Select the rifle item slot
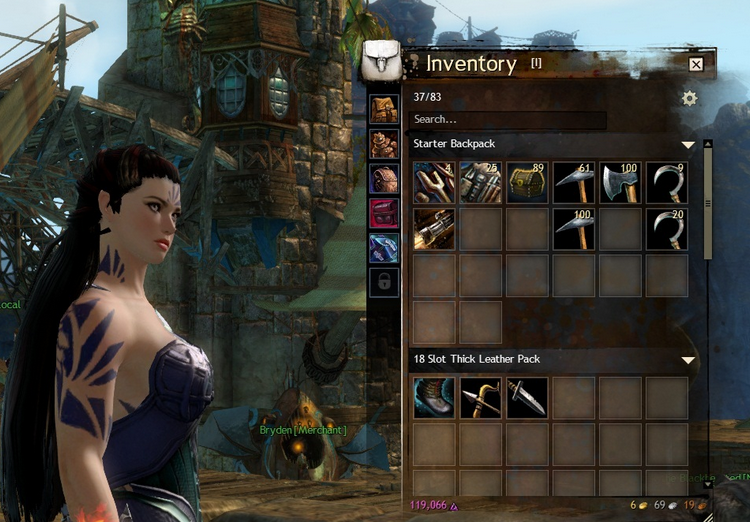Screen dimensions: 750x522 (x=434, y=229)
